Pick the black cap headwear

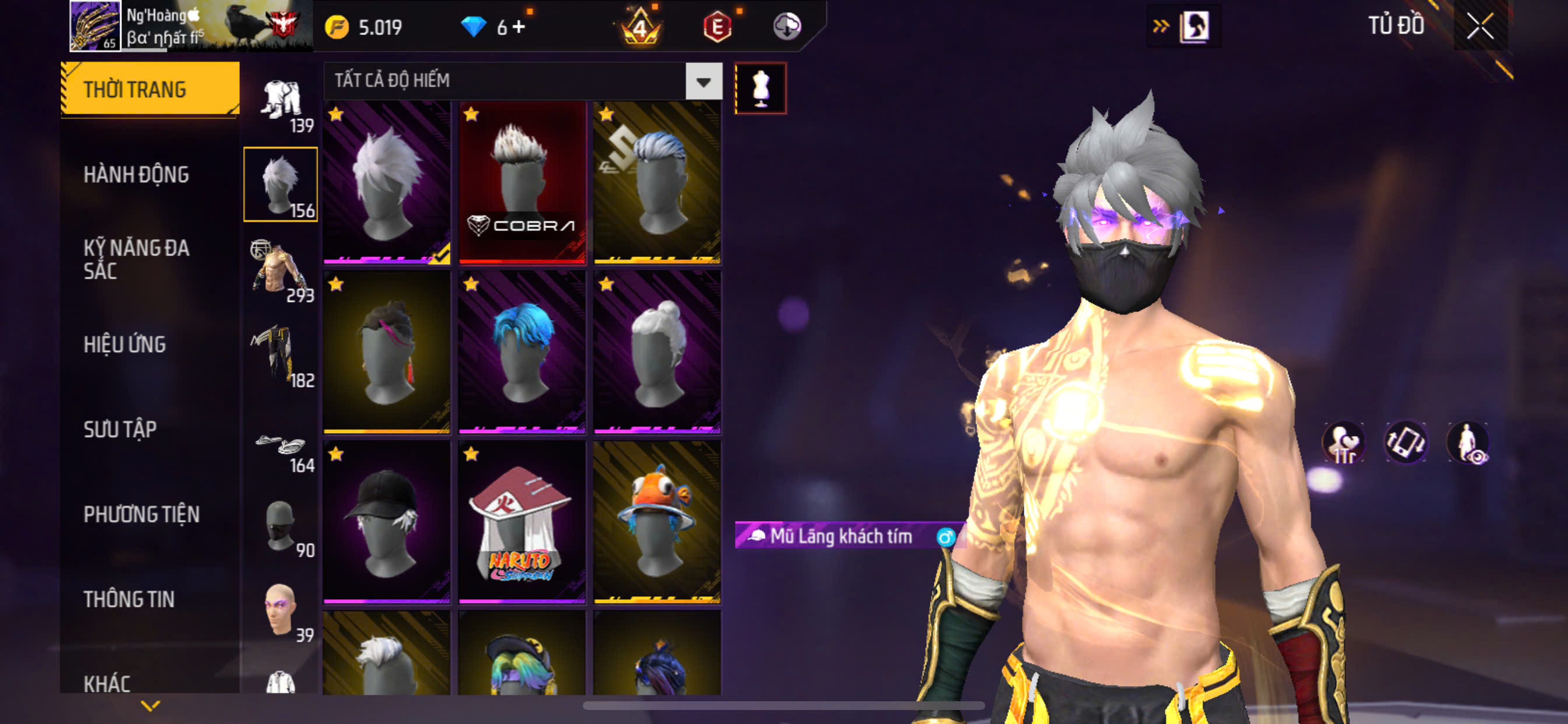click(387, 523)
